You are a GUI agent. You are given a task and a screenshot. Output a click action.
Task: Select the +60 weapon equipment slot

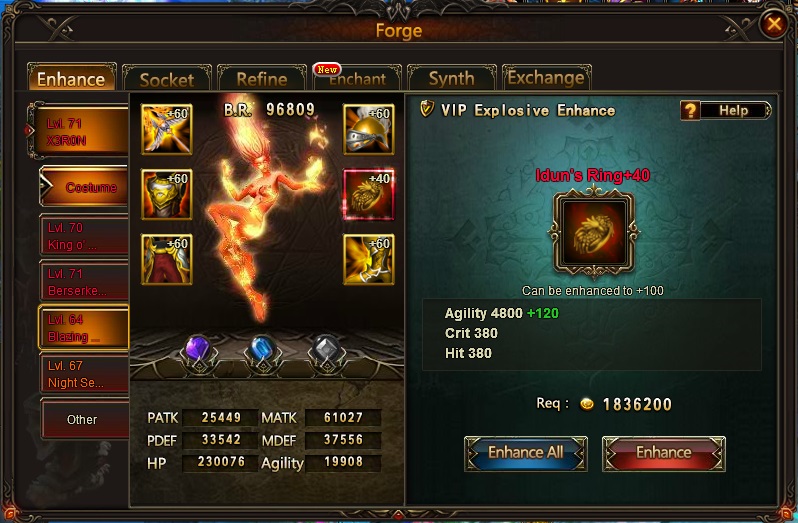166,127
